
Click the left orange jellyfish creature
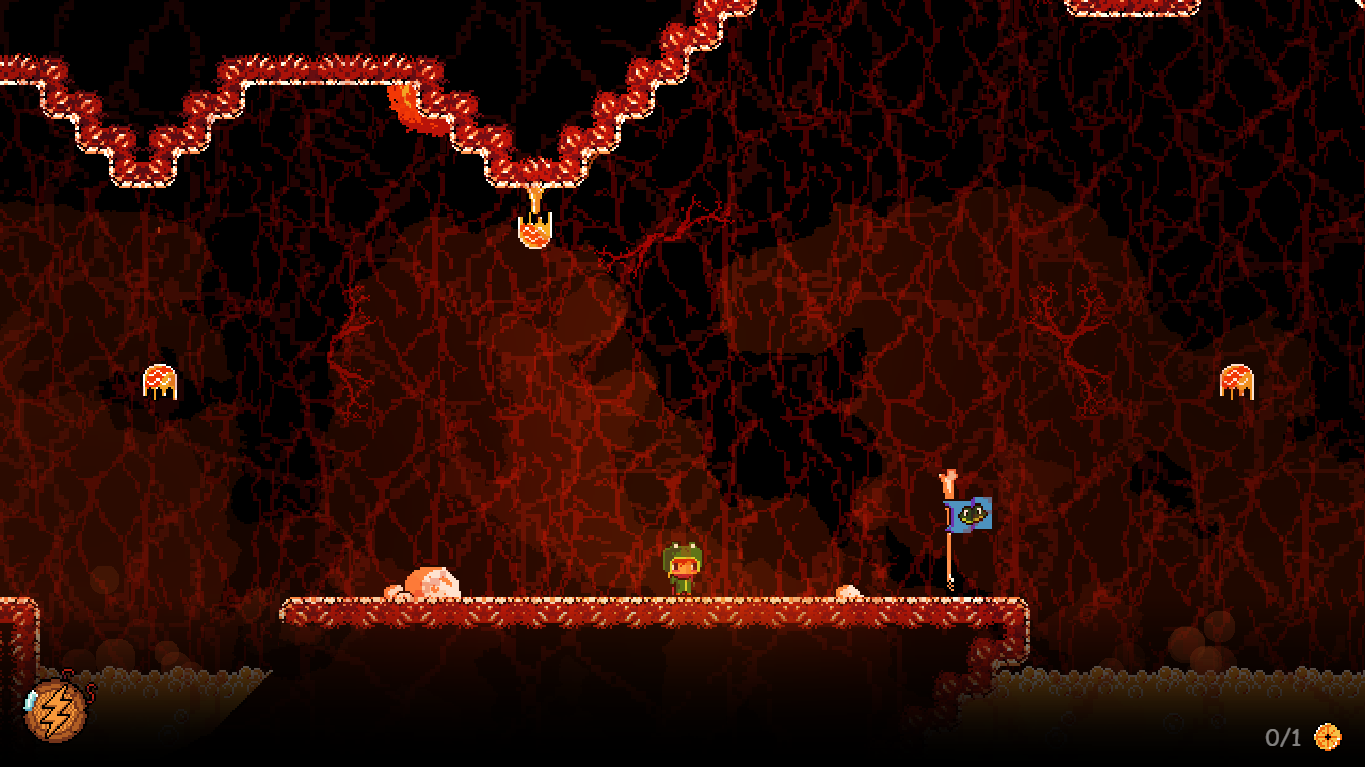[x=160, y=382]
